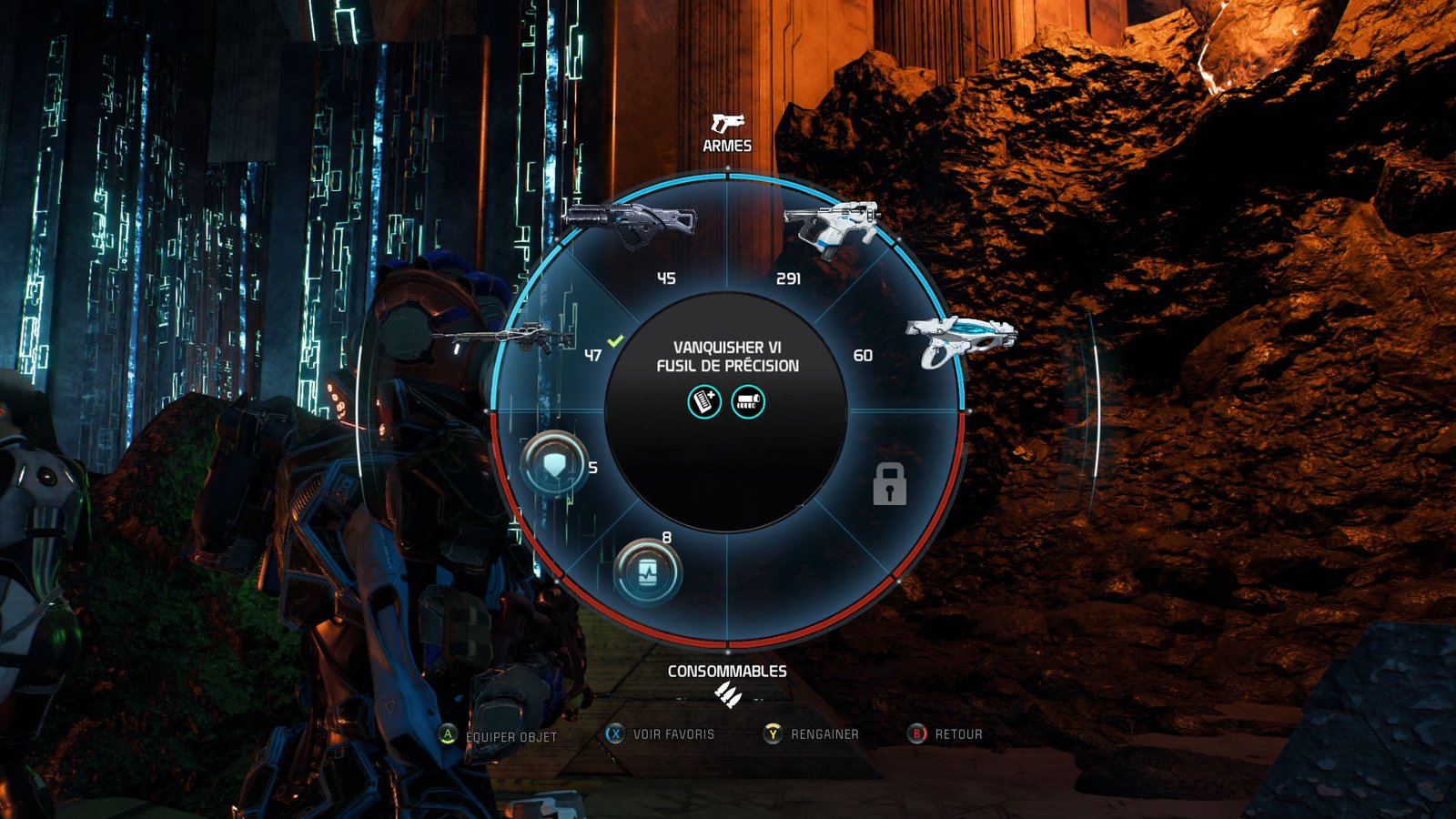Select the CONSOMMABLES wheel section

(726, 671)
